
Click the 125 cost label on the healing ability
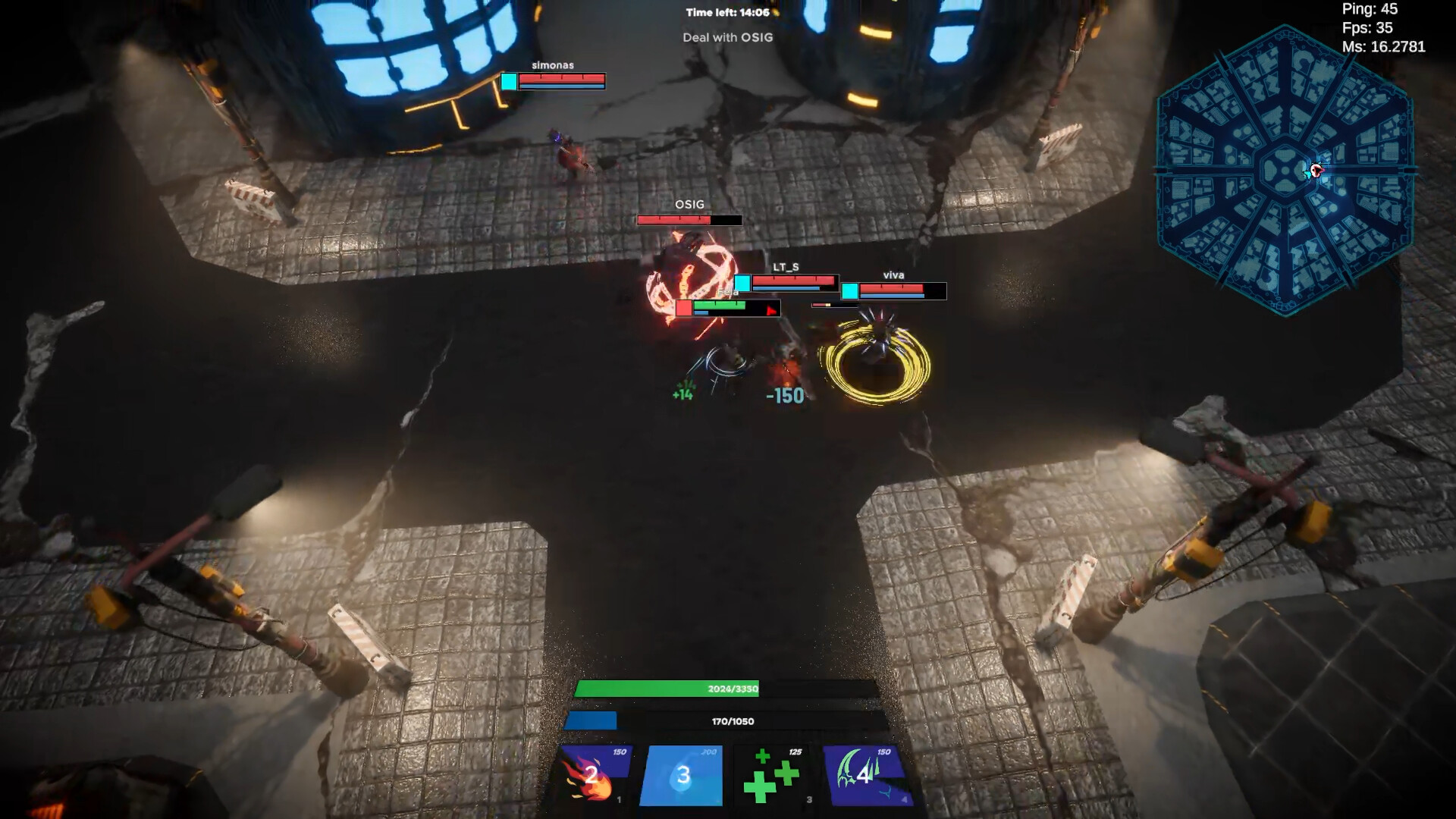pyautogui.click(x=795, y=752)
